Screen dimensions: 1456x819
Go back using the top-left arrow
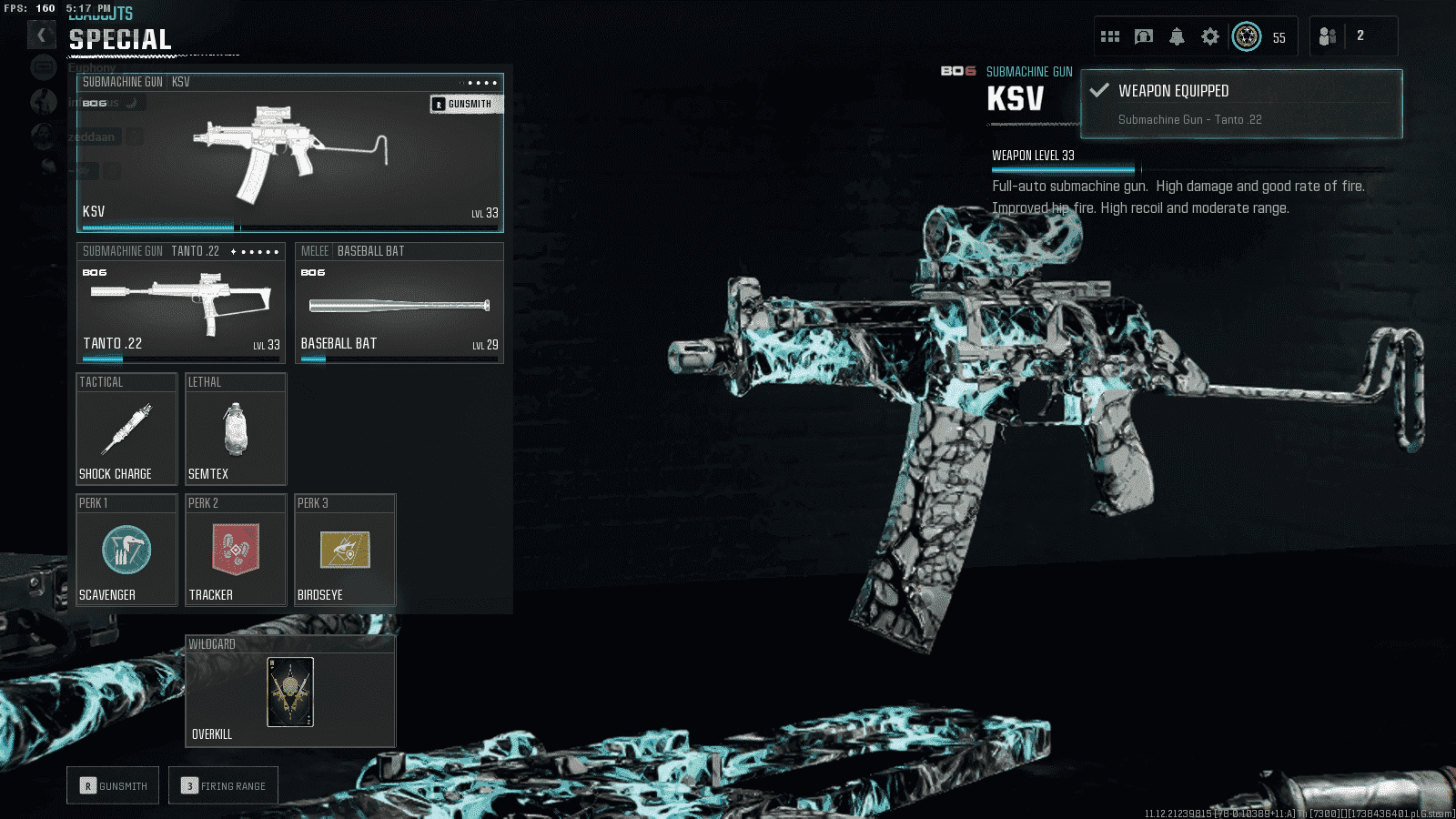click(x=41, y=35)
